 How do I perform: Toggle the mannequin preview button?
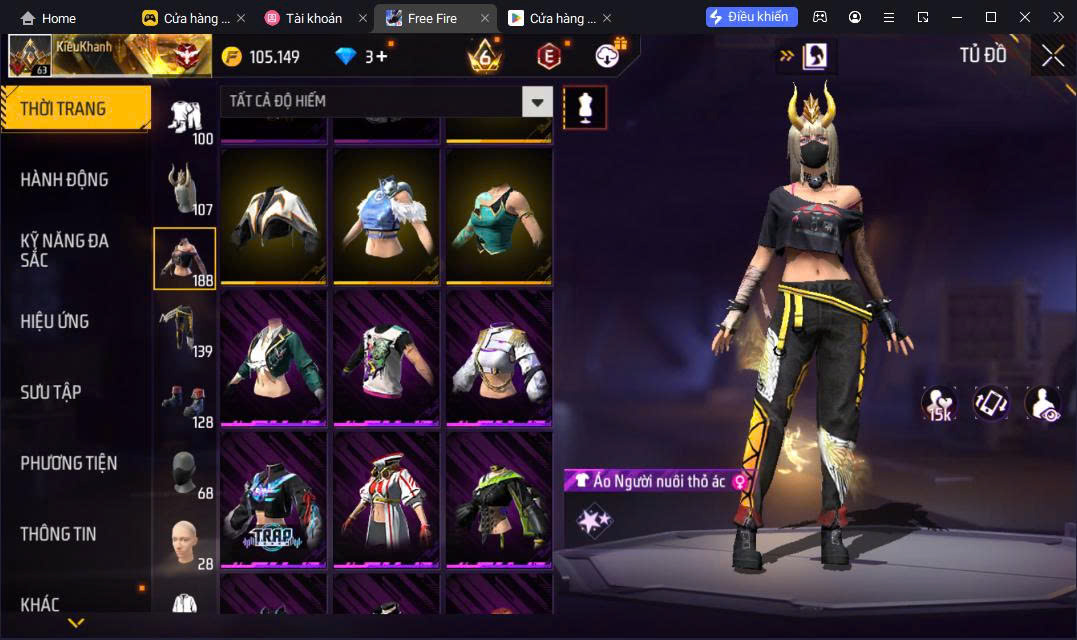pos(585,107)
